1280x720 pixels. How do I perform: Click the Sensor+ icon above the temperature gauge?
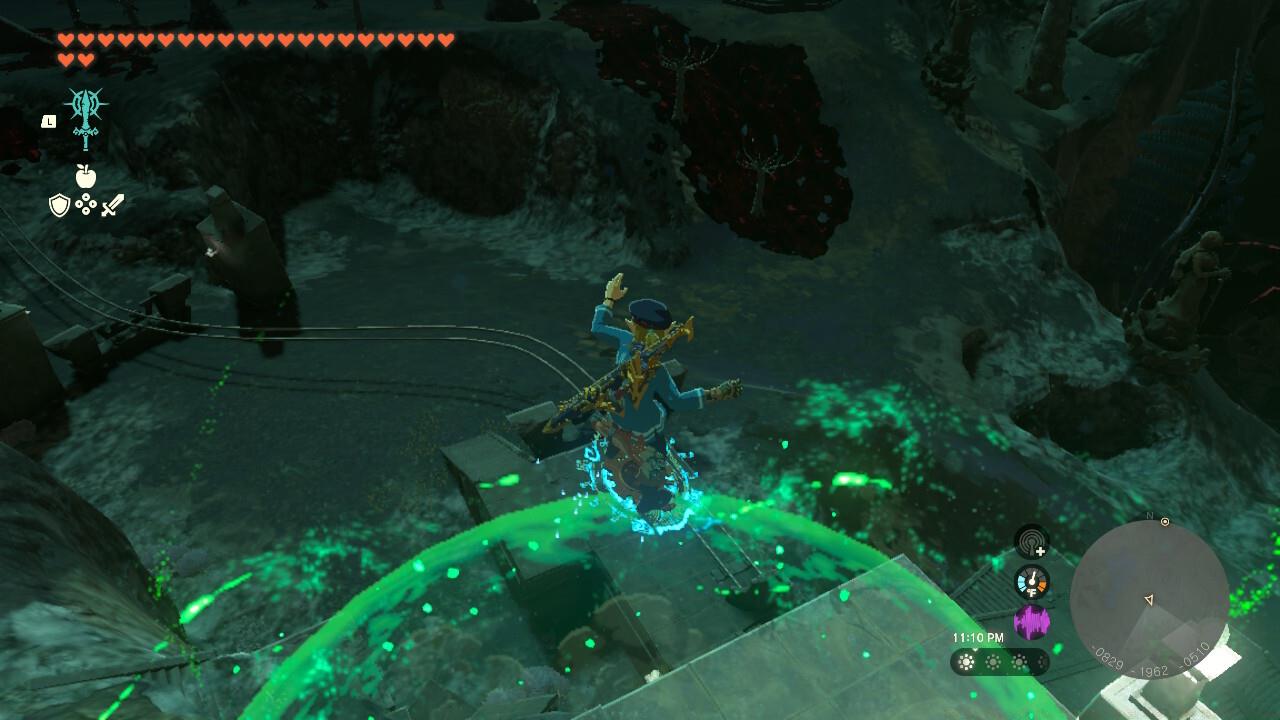[x=1030, y=541]
